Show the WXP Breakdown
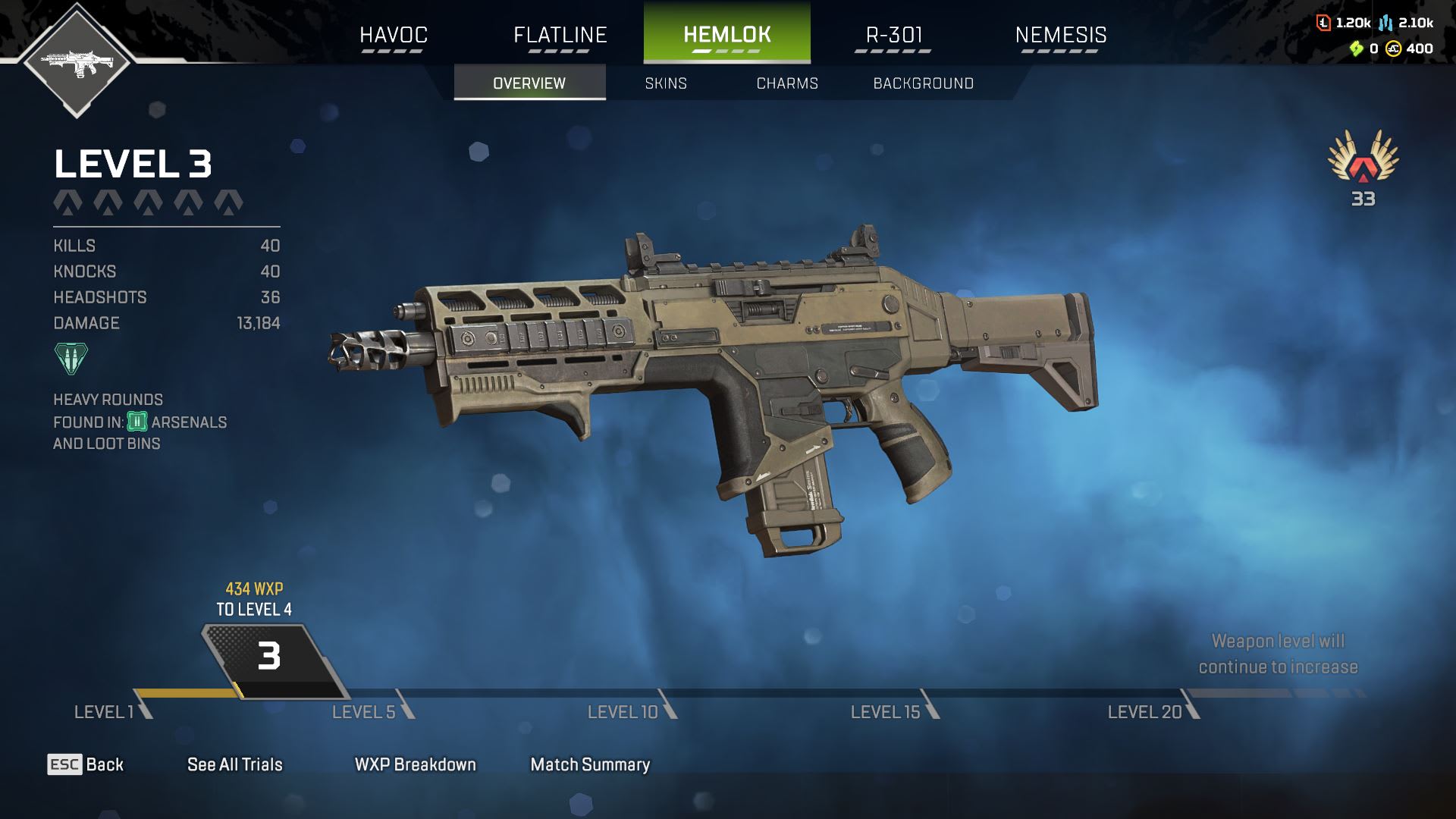The width and height of the screenshot is (1456, 819). tap(415, 764)
